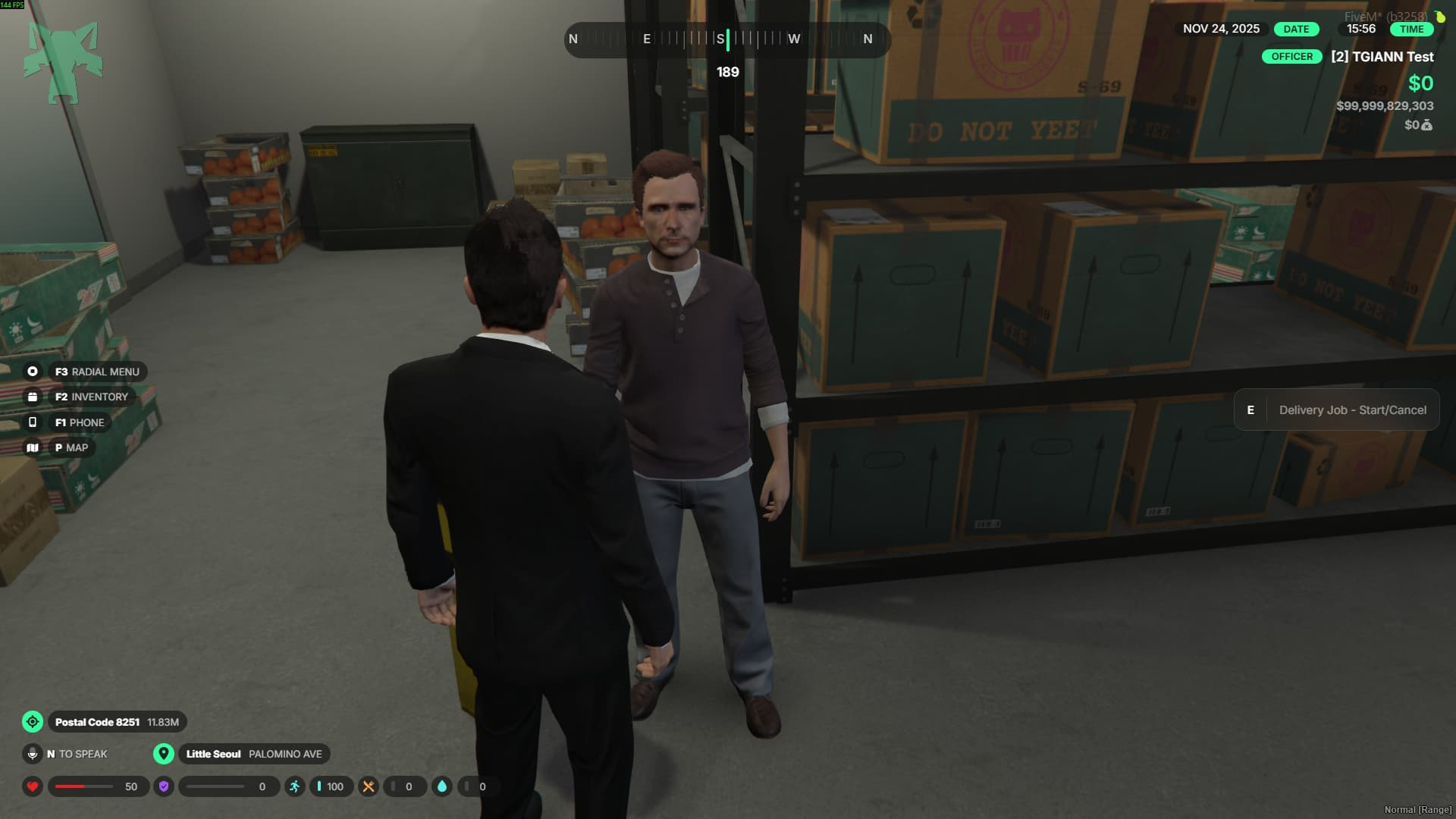Click the water drop thirst icon

coord(442,786)
